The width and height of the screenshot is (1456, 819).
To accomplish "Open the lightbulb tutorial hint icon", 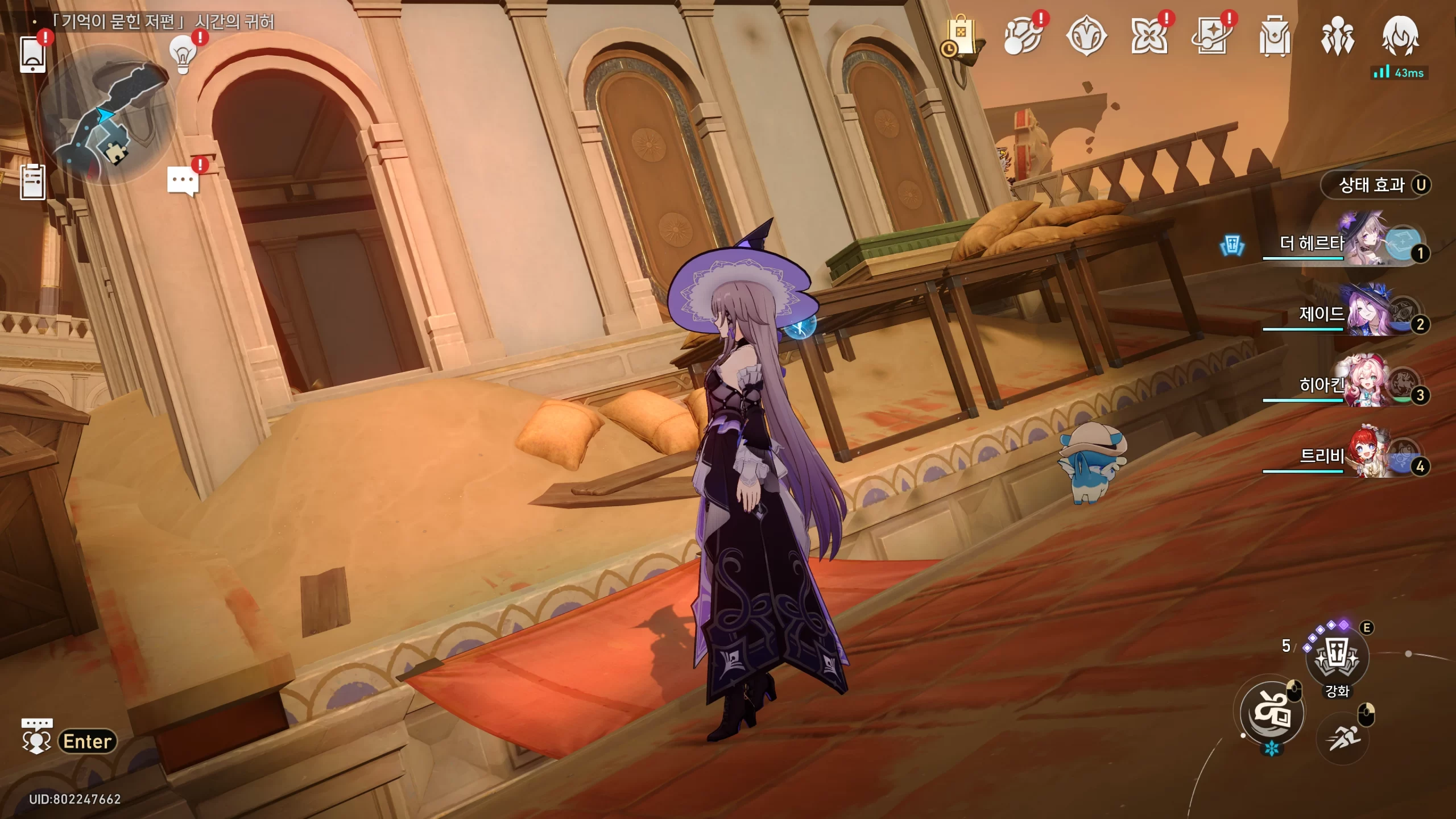I will (x=183, y=55).
